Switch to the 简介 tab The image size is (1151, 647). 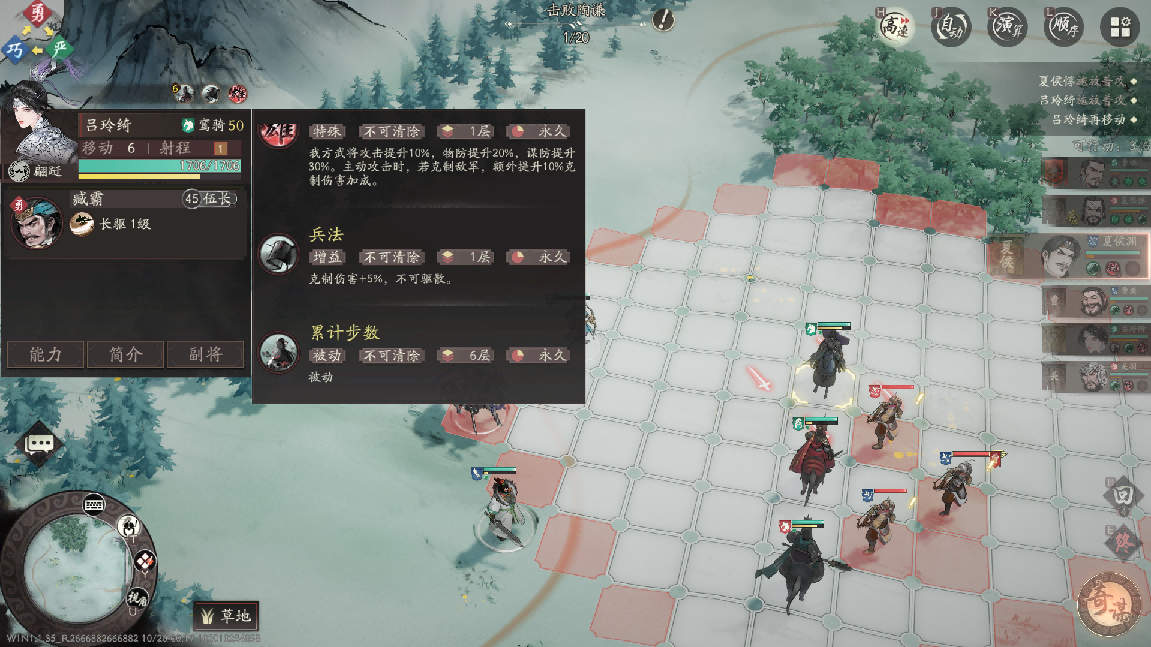(125, 354)
